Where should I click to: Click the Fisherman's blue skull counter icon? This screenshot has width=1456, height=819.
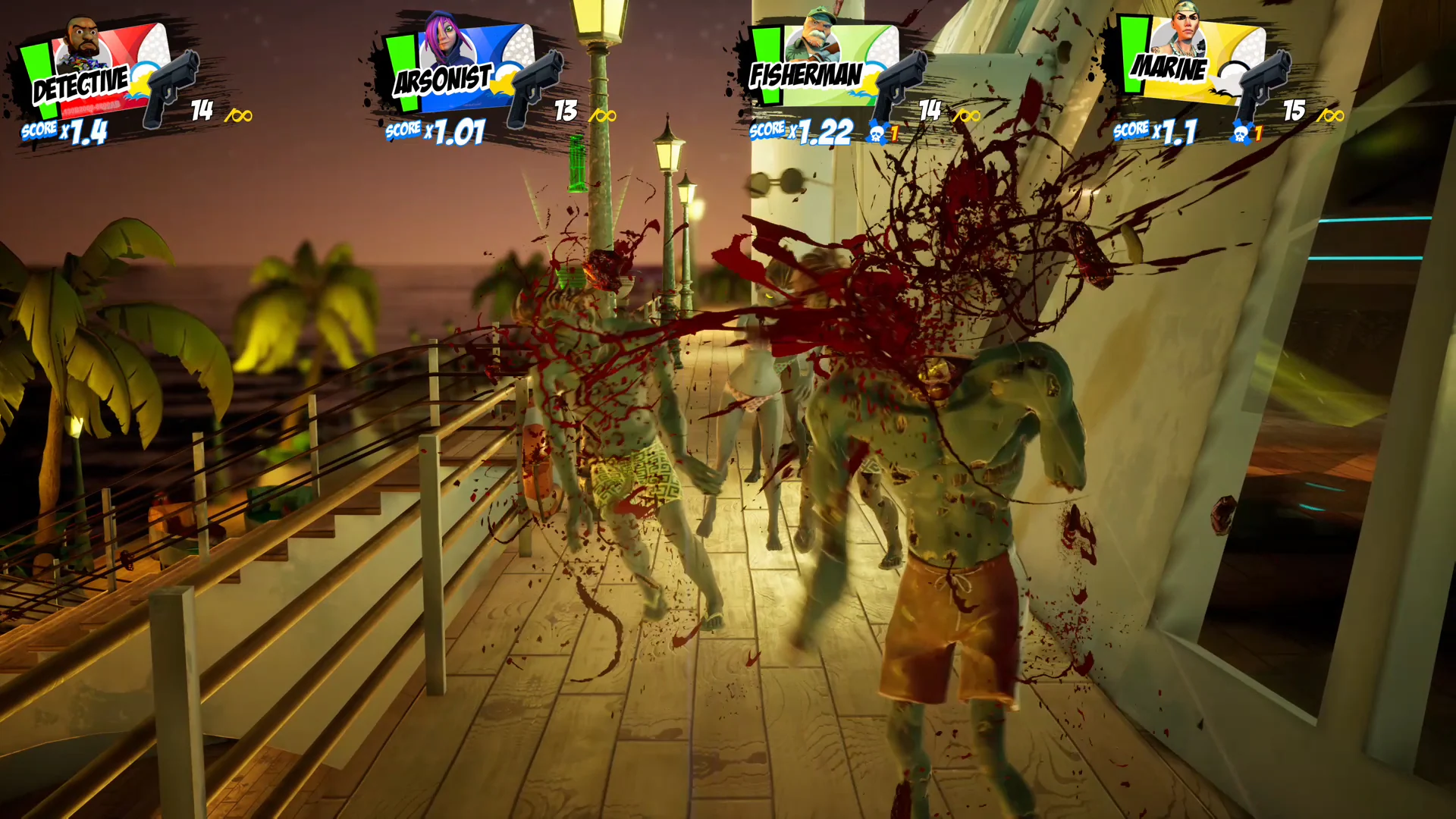[876, 133]
